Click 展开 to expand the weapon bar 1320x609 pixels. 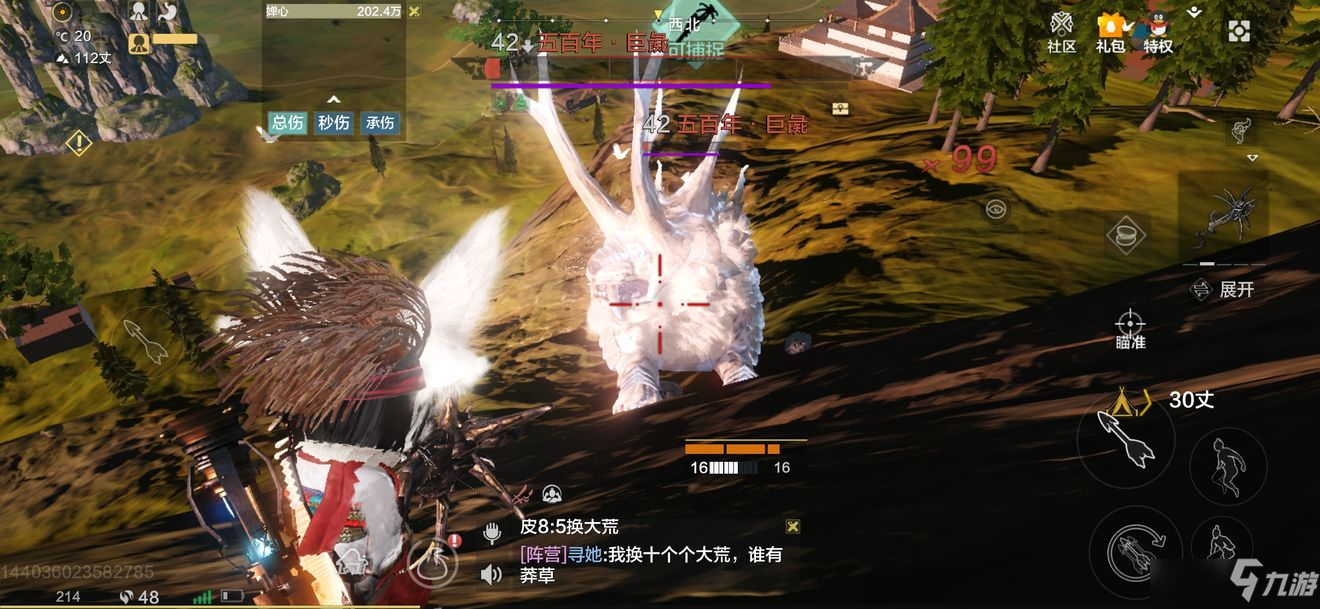click(x=1223, y=290)
